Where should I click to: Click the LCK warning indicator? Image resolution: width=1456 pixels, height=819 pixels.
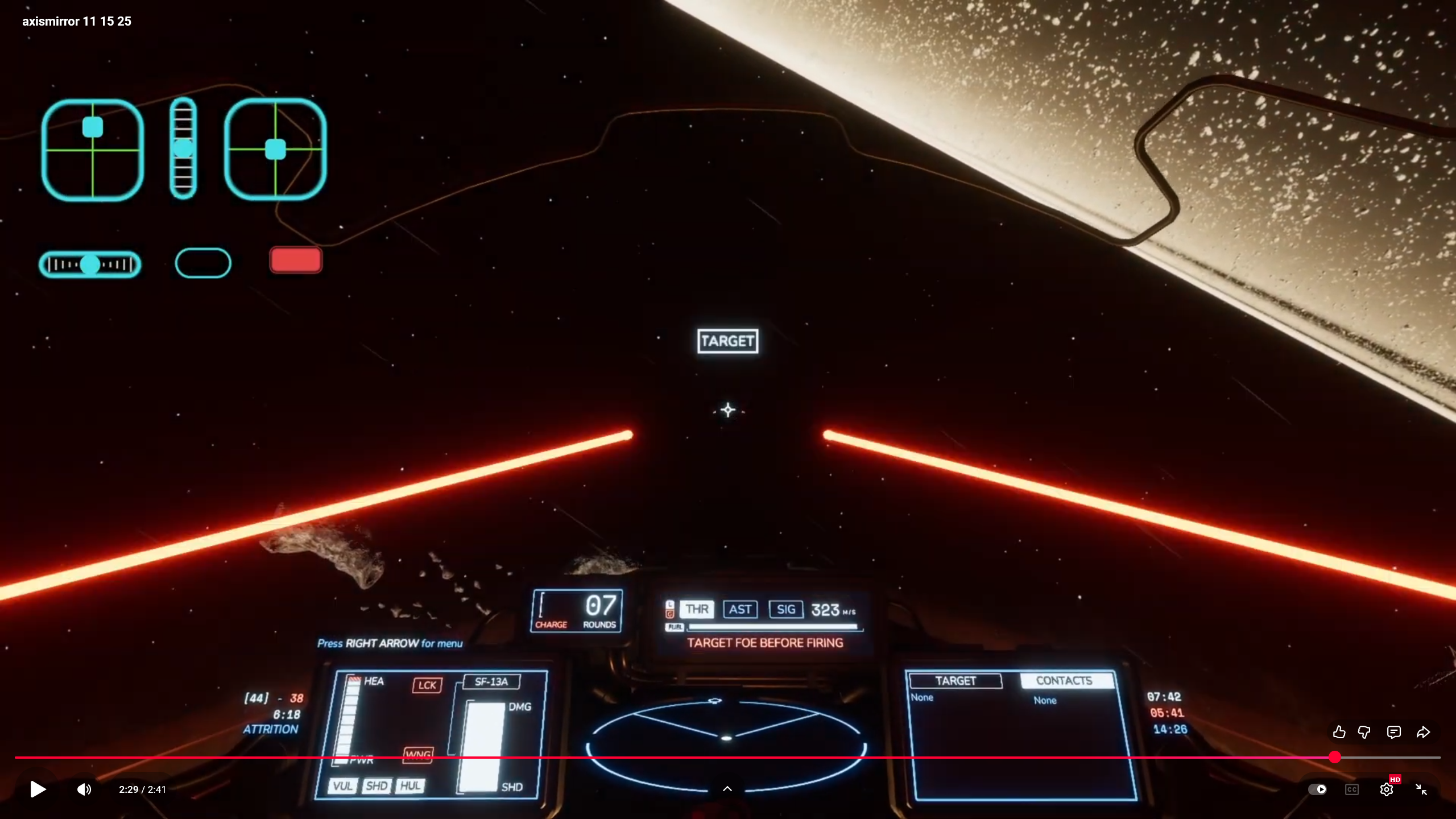(427, 685)
